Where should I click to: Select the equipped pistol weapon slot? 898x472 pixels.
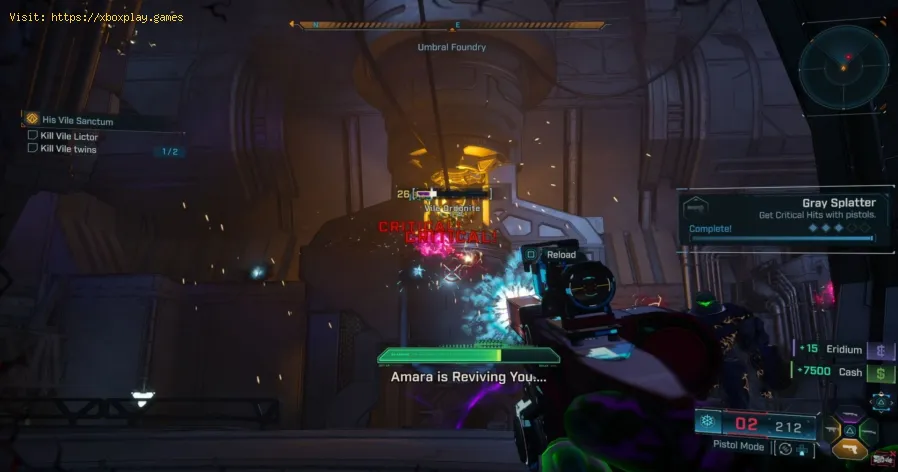850,449
